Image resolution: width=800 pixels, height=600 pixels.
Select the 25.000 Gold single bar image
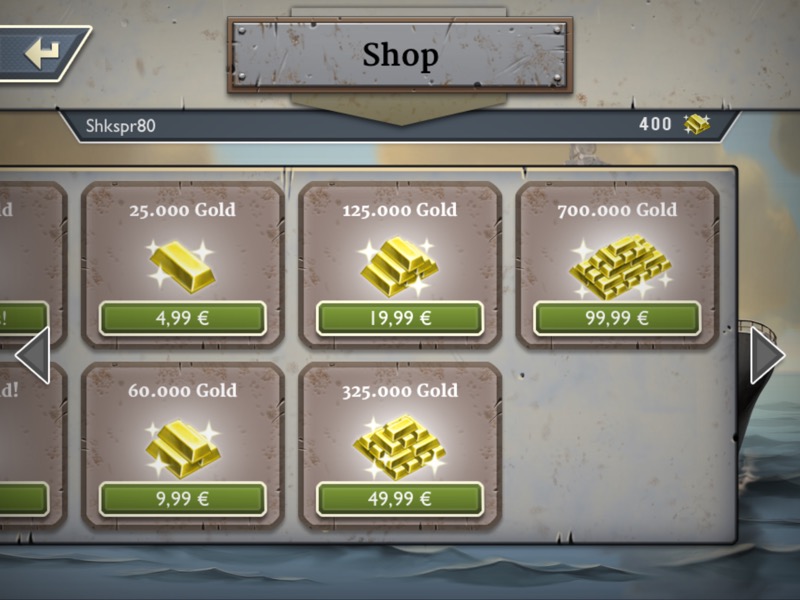coord(182,263)
